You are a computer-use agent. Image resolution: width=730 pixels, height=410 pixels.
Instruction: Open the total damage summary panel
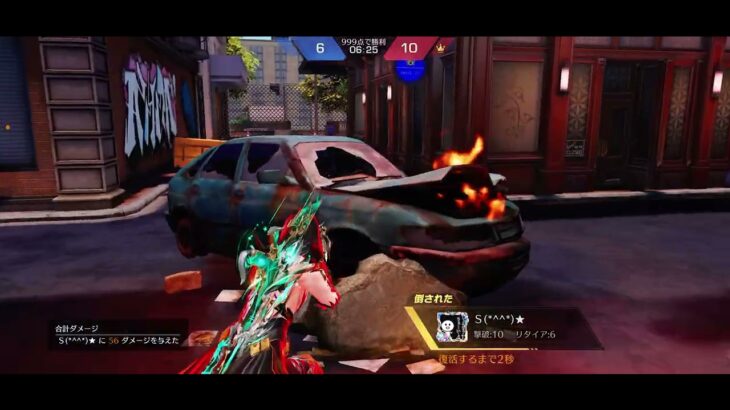117,335
